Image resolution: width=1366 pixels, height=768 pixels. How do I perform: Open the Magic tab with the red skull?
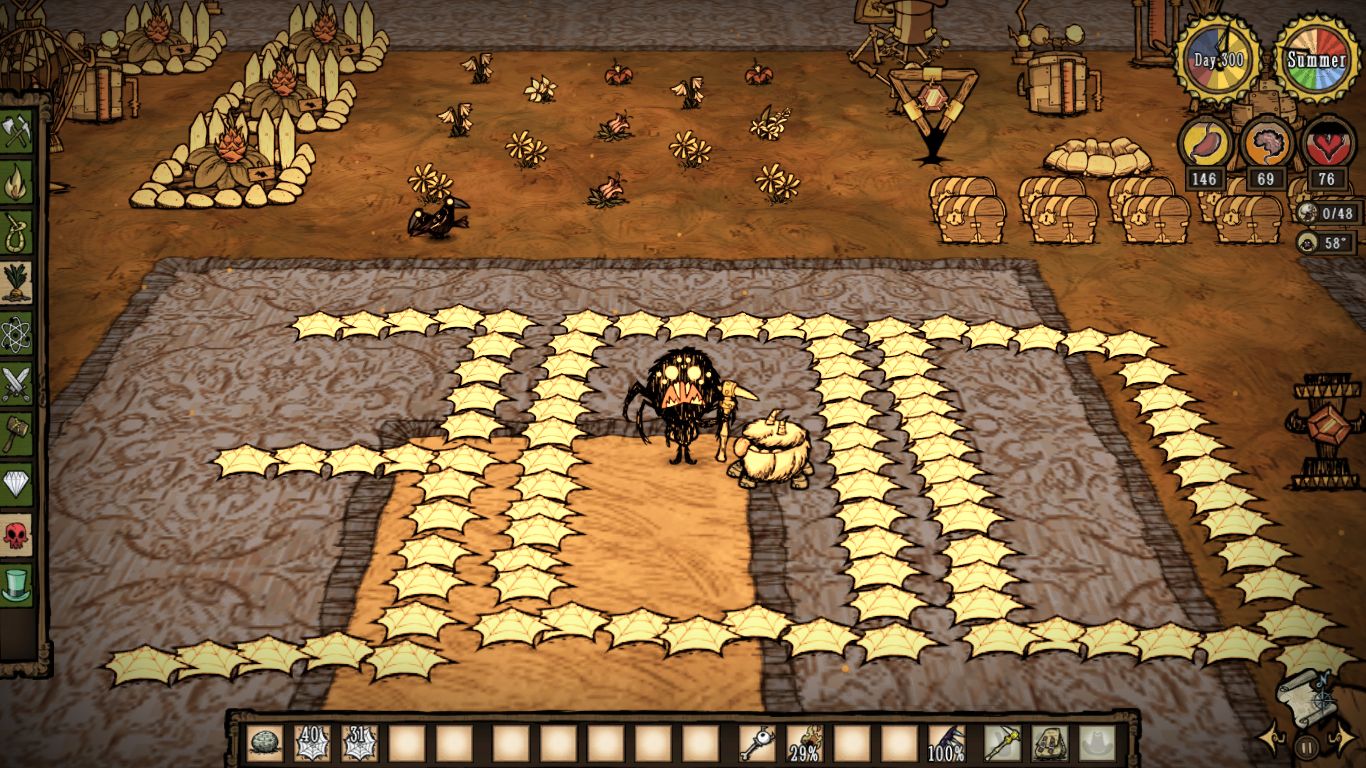coord(17,535)
